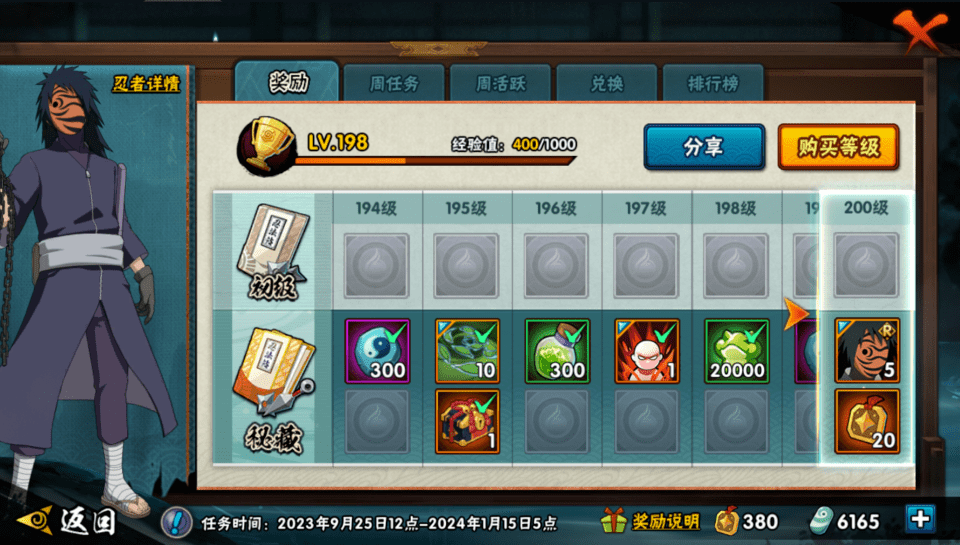Image resolution: width=960 pixels, height=545 pixels.
Task: Select the bald ninja reward icon
Action: coord(647,351)
